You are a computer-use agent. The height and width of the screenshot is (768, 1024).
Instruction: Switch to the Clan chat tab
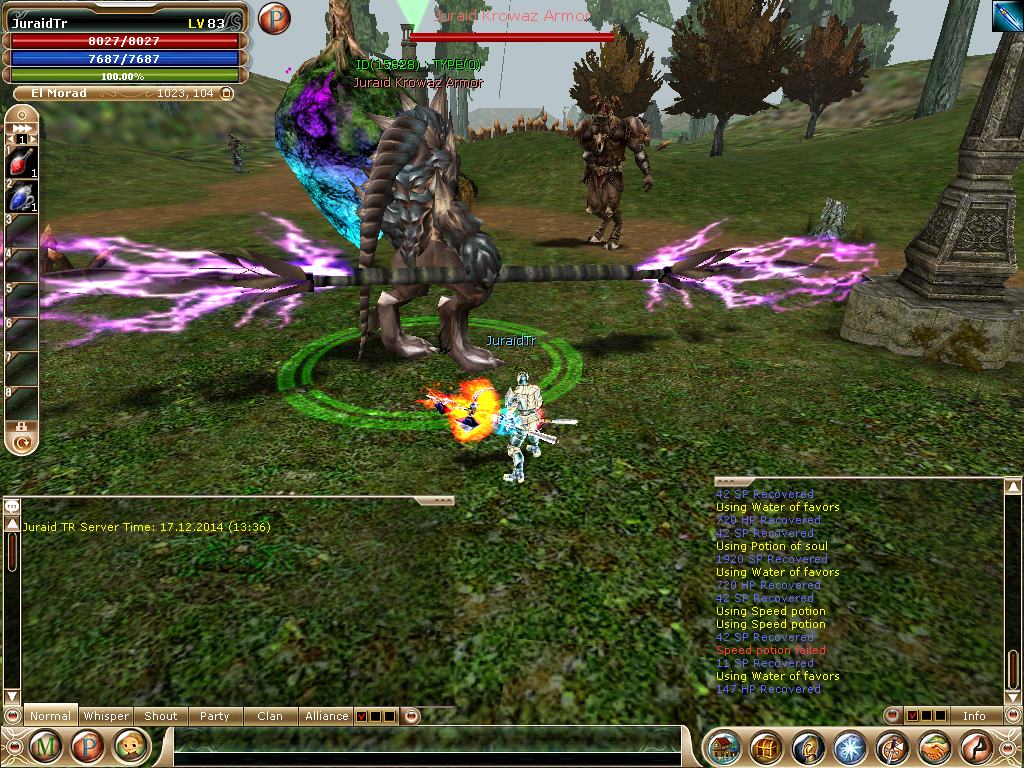pos(269,716)
